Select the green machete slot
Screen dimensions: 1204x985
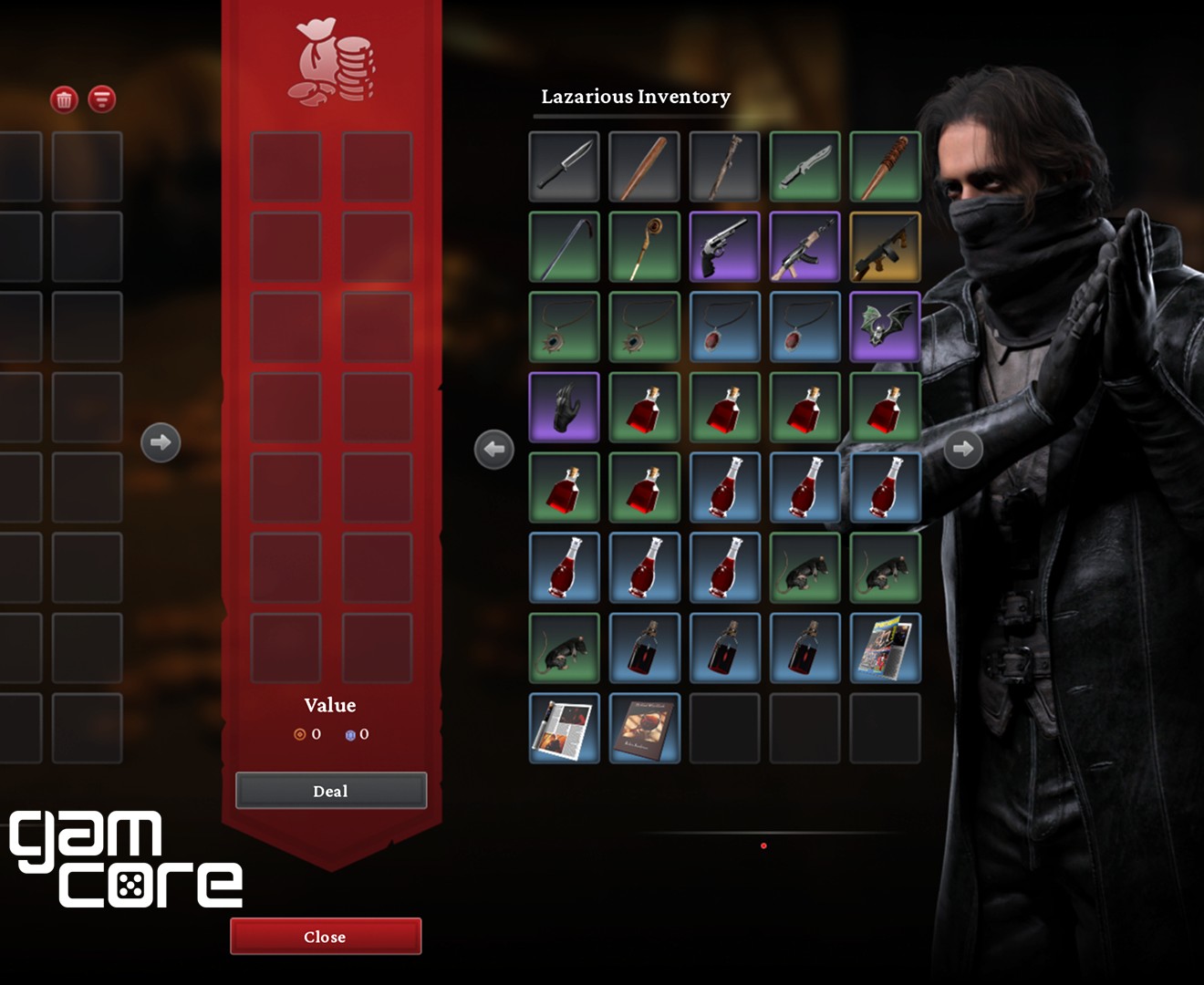coord(804,167)
